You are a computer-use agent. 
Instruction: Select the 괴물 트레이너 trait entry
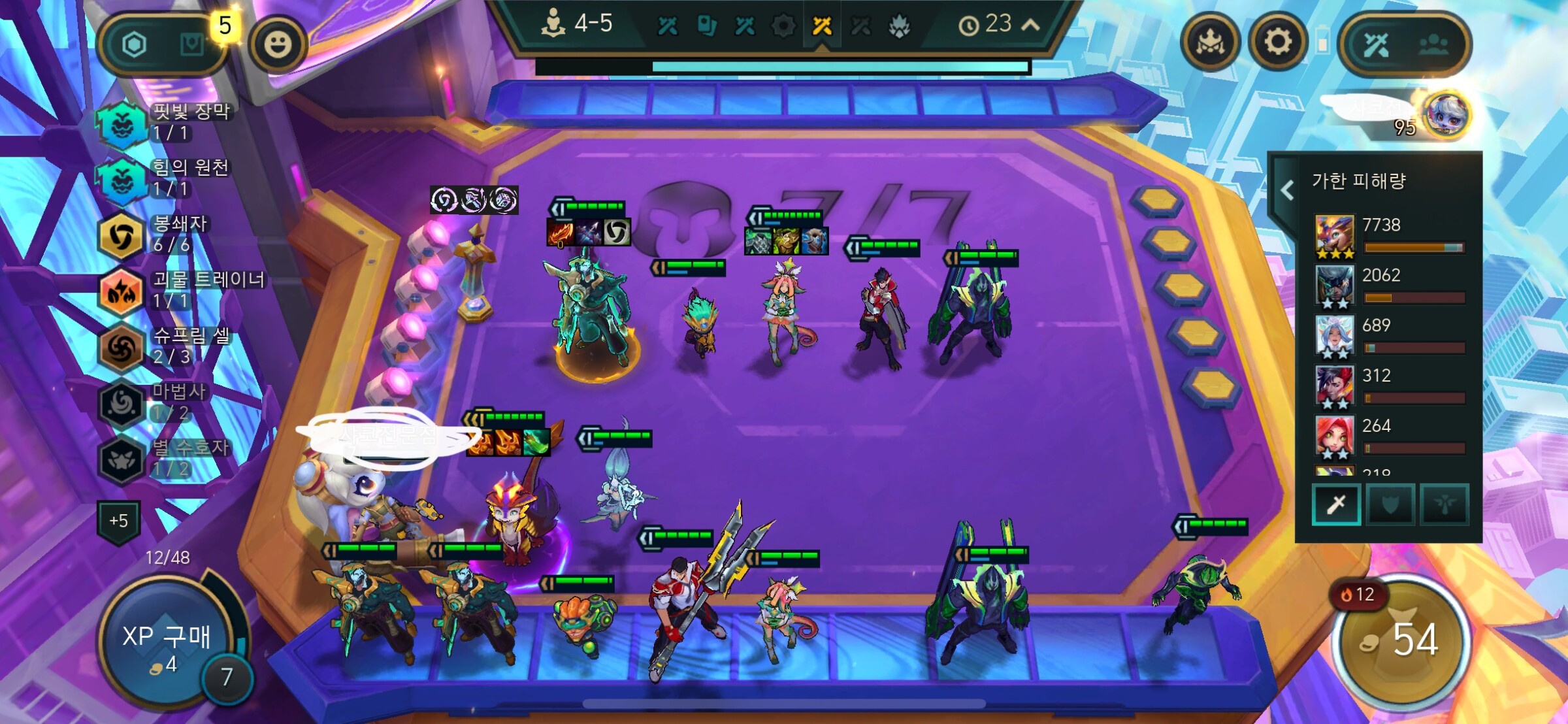click(x=122, y=291)
